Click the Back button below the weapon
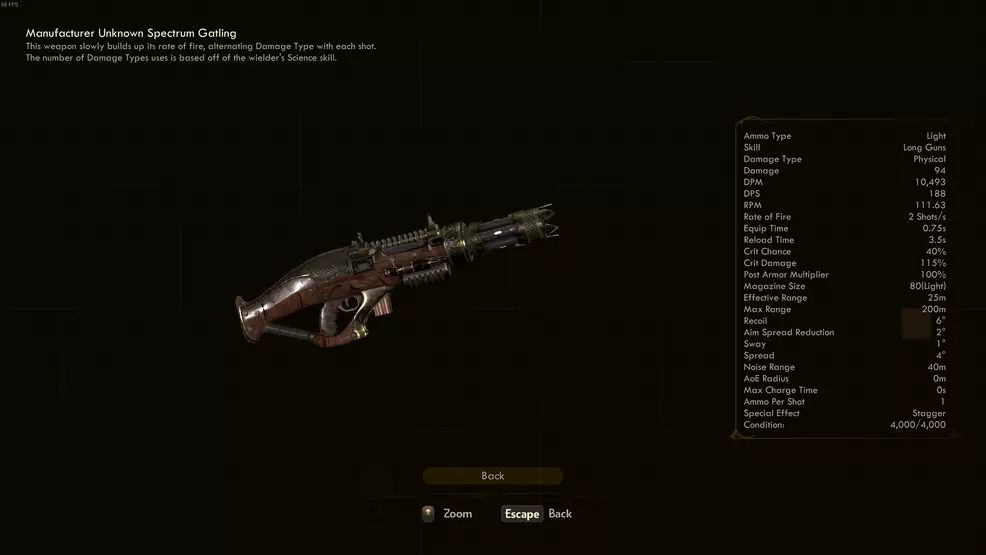 point(492,476)
